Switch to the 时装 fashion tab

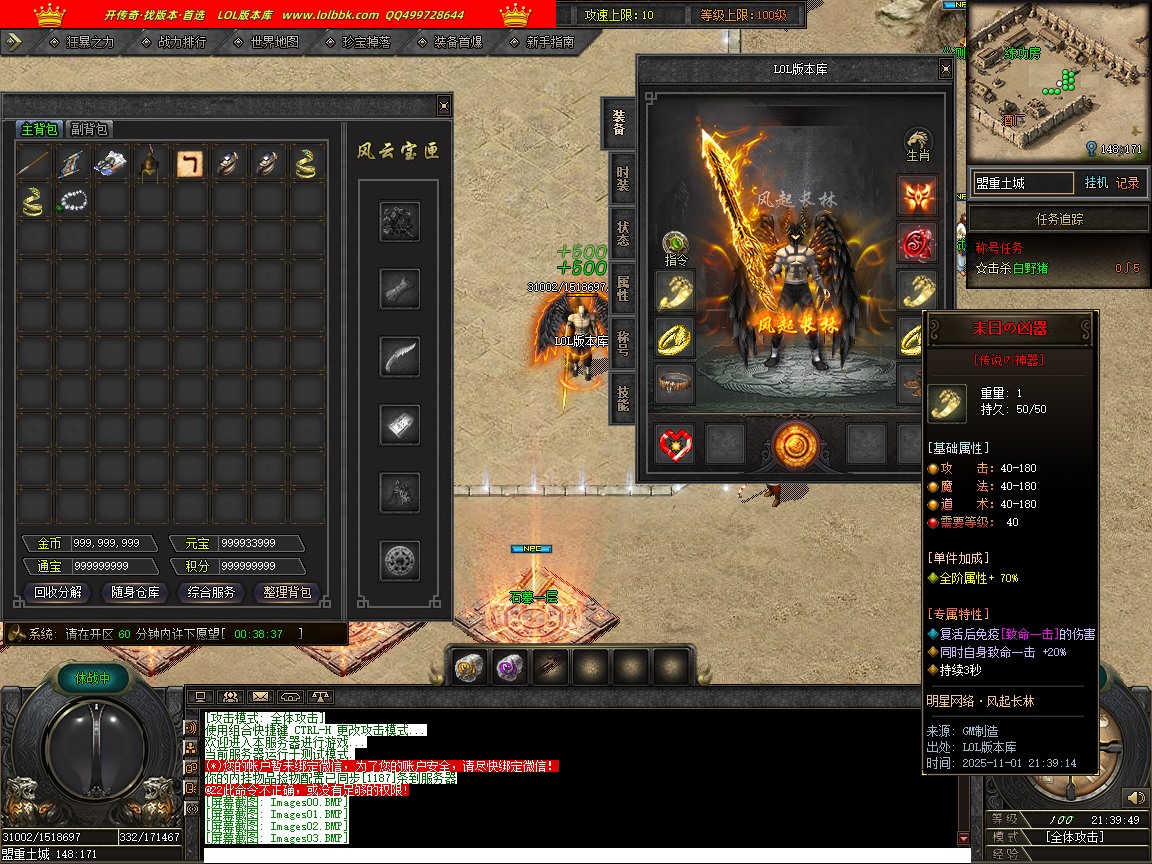(x=622, y=180)
